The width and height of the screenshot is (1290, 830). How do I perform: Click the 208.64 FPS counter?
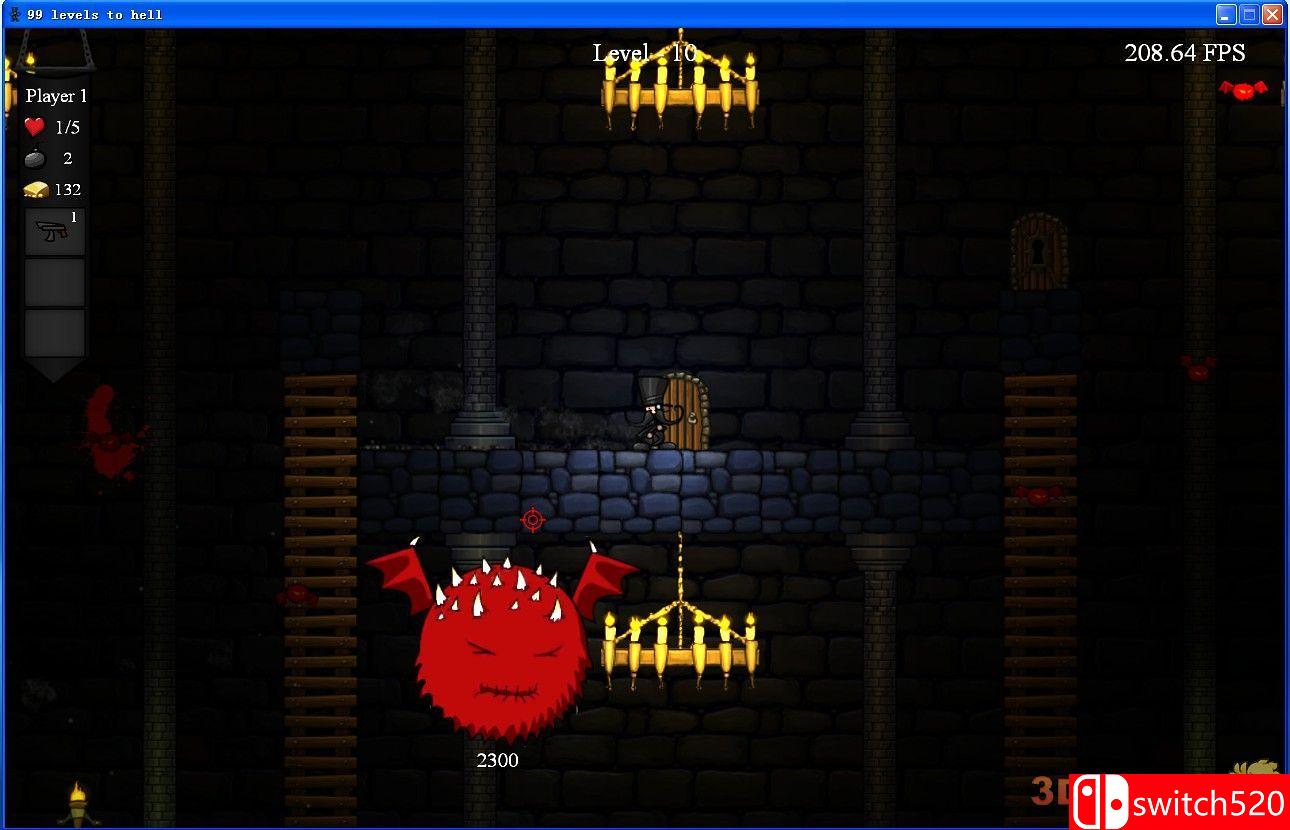click(1184, 52)
